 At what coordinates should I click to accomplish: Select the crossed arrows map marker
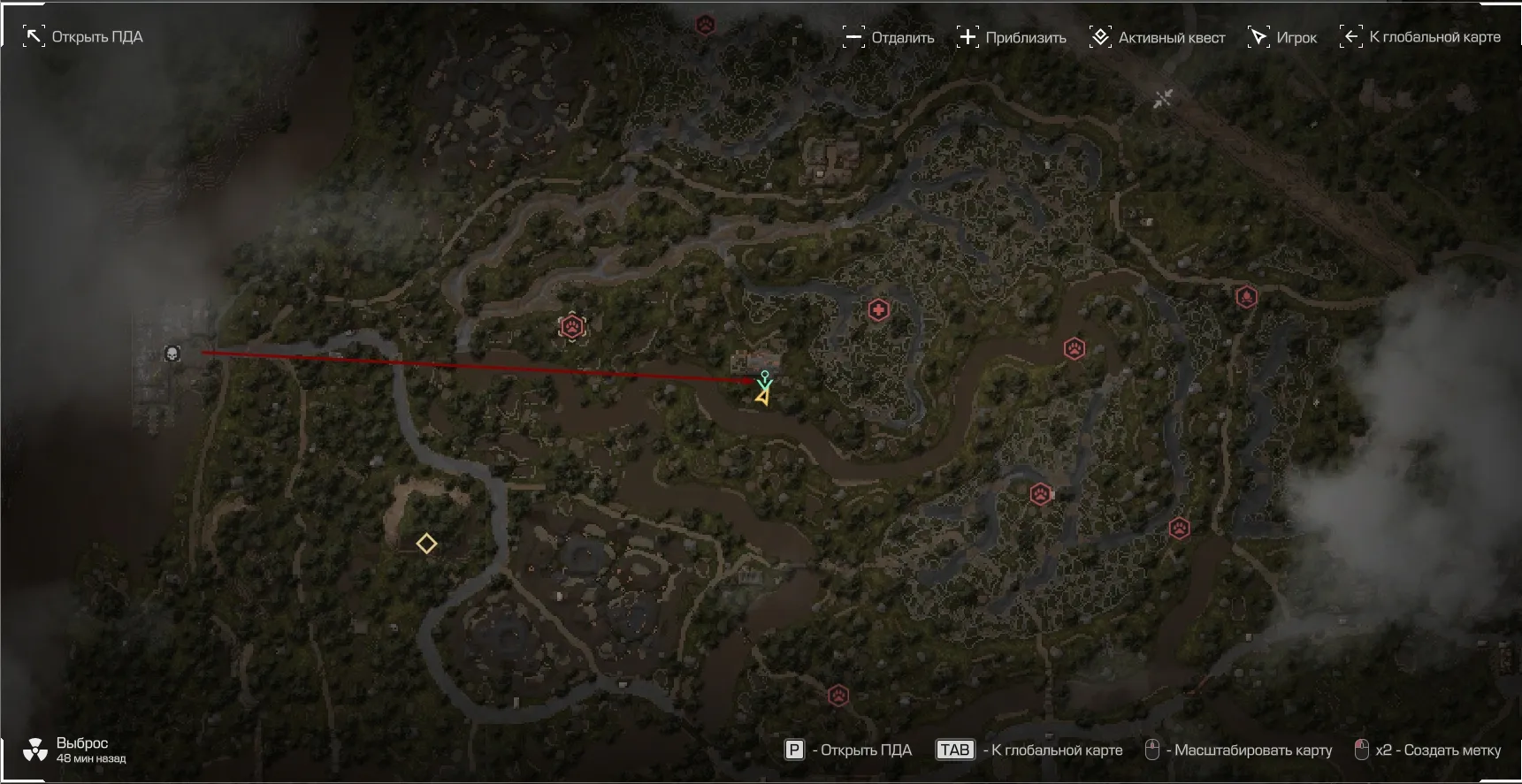[1163, 98]
